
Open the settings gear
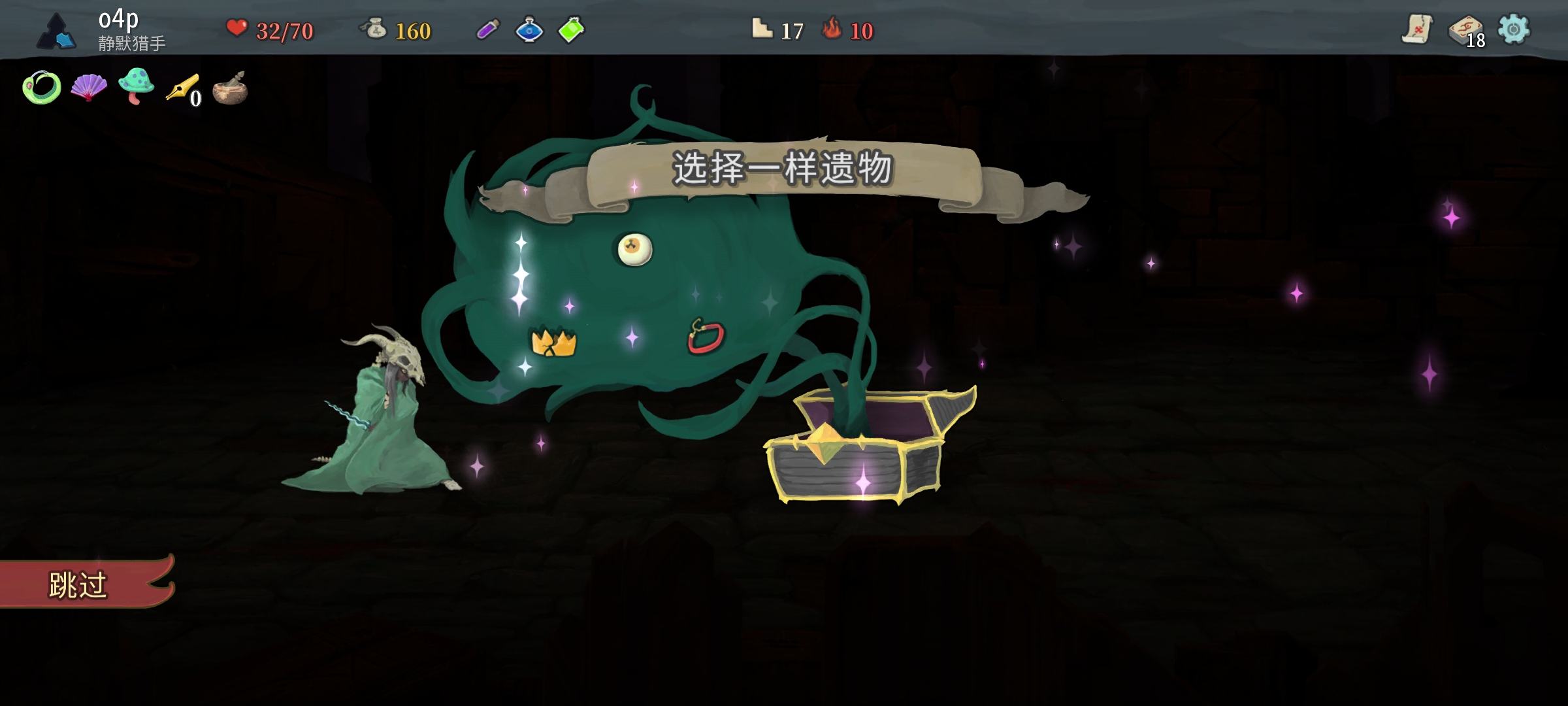click(1513, 29)
